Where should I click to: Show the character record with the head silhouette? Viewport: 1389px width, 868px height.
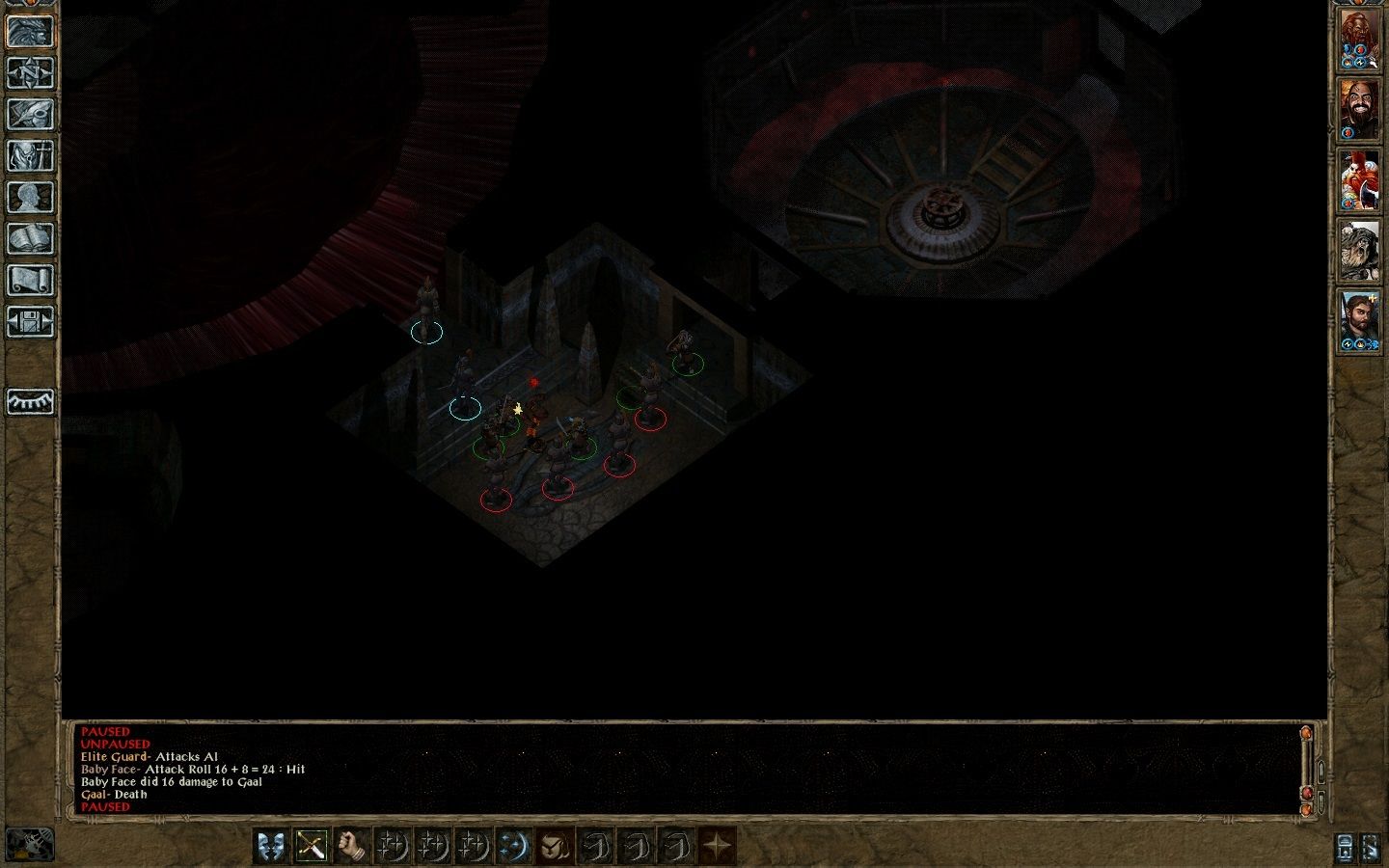click(x=30, y=197)
